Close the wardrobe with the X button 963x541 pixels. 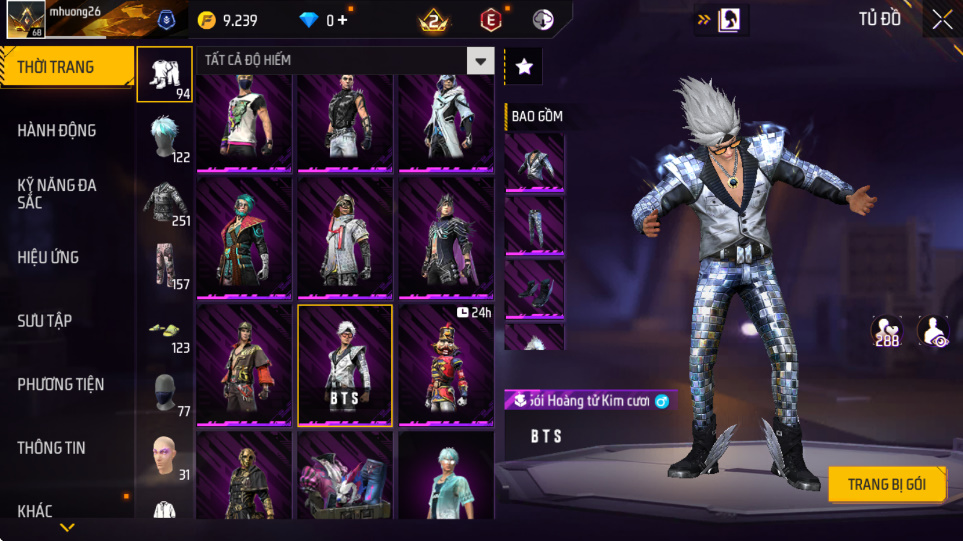[942, 20]
